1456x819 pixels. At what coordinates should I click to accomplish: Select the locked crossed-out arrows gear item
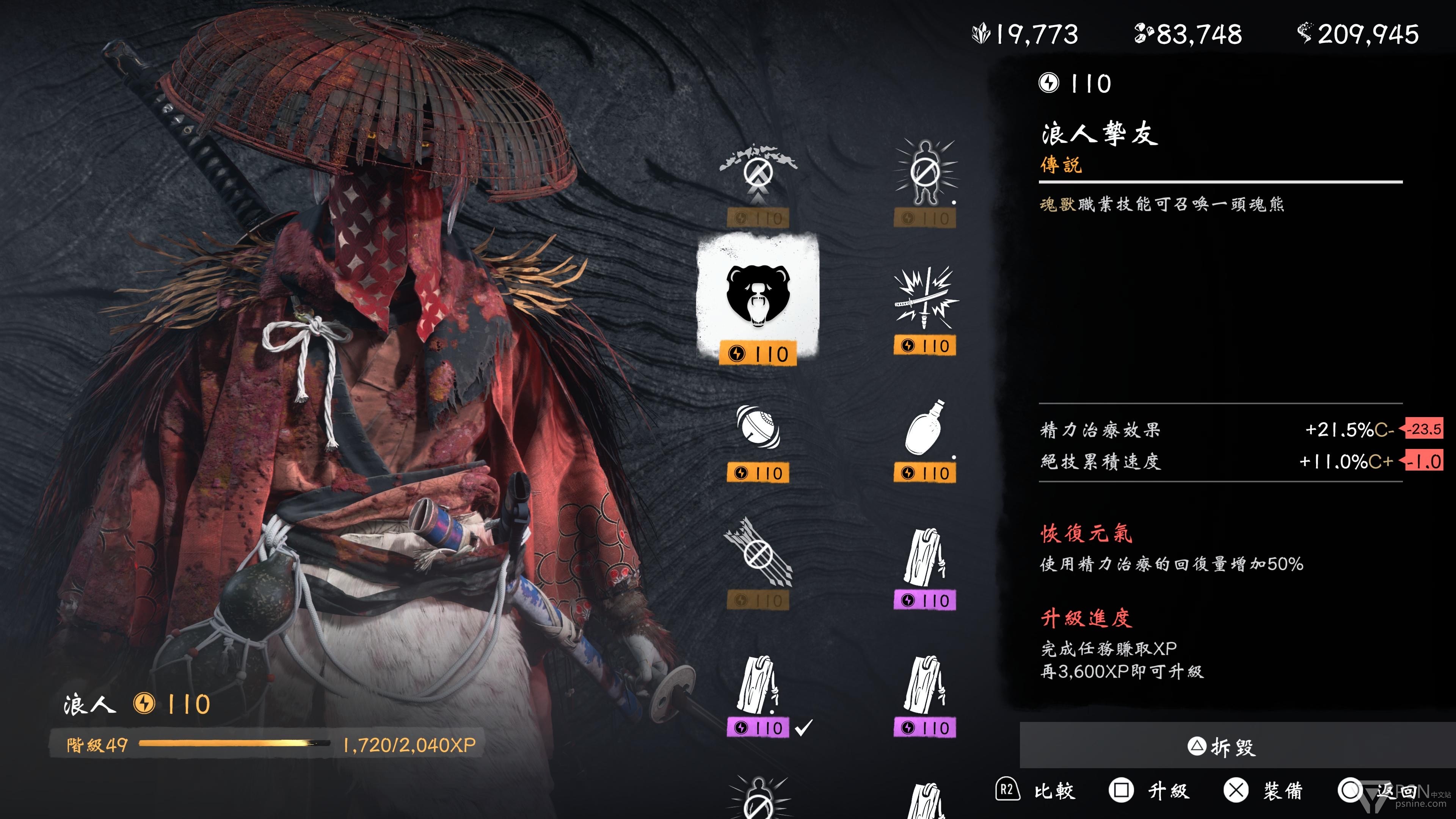tap(758, 554)
